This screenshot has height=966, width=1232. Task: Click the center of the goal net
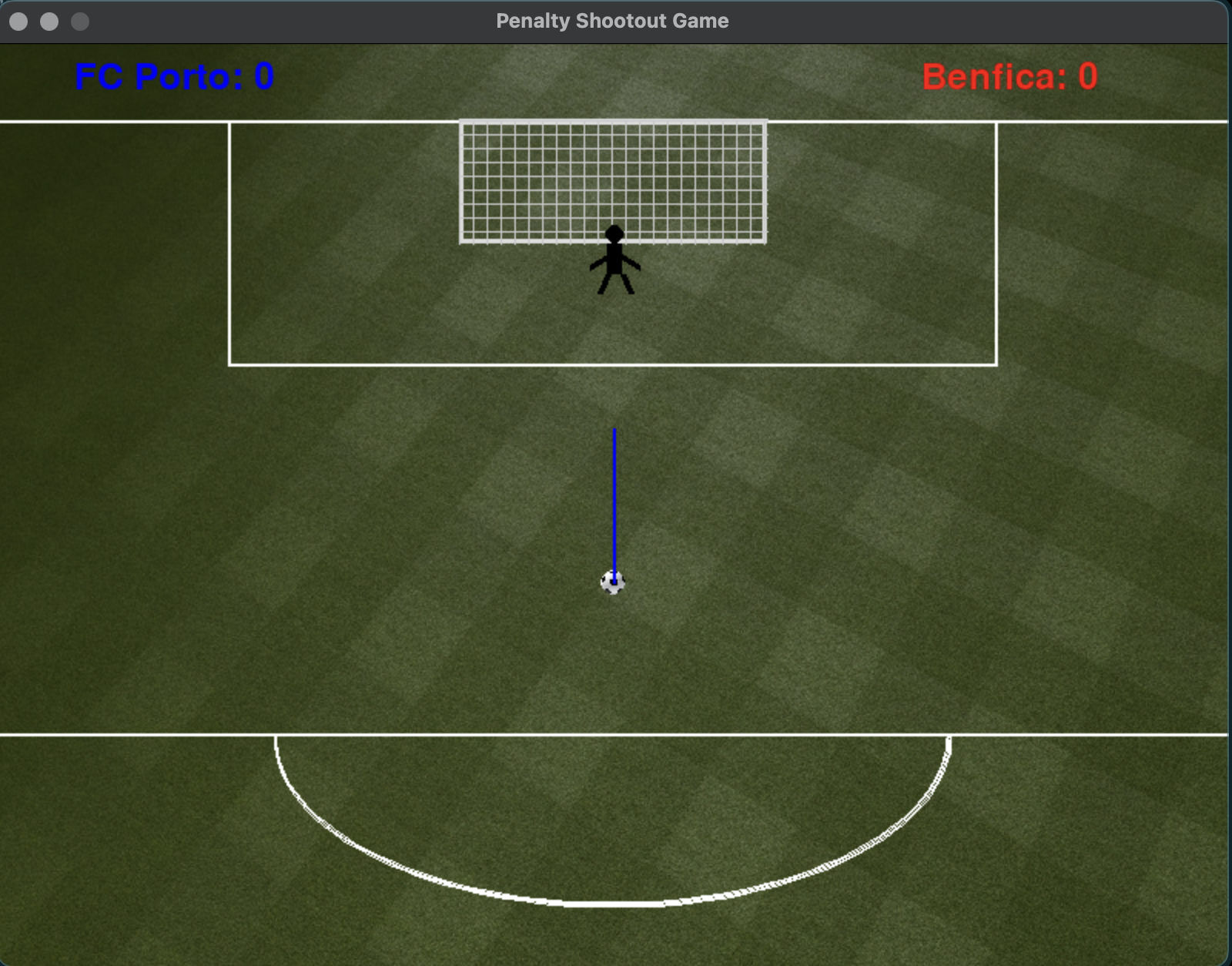coord(613,181)
